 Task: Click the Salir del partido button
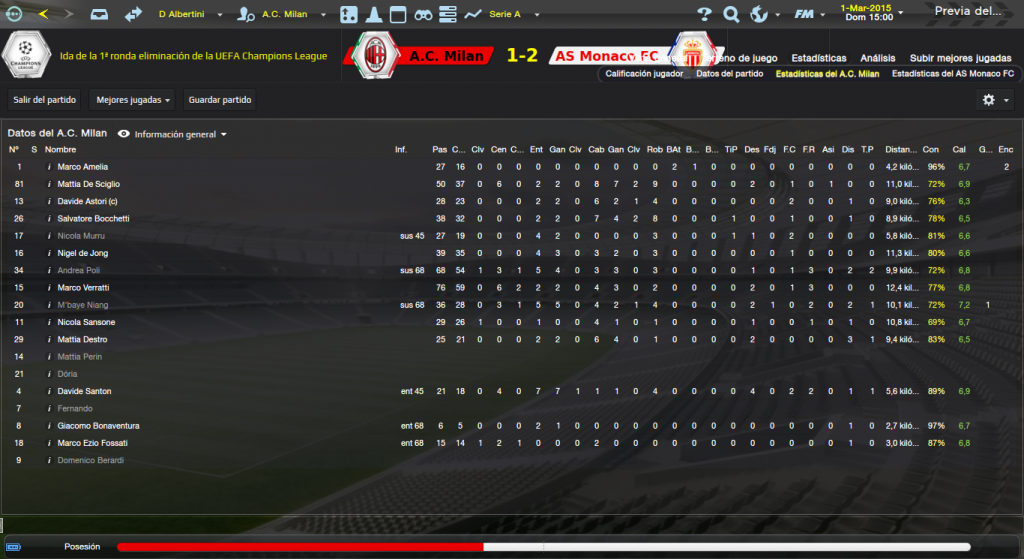coord(44,100)
